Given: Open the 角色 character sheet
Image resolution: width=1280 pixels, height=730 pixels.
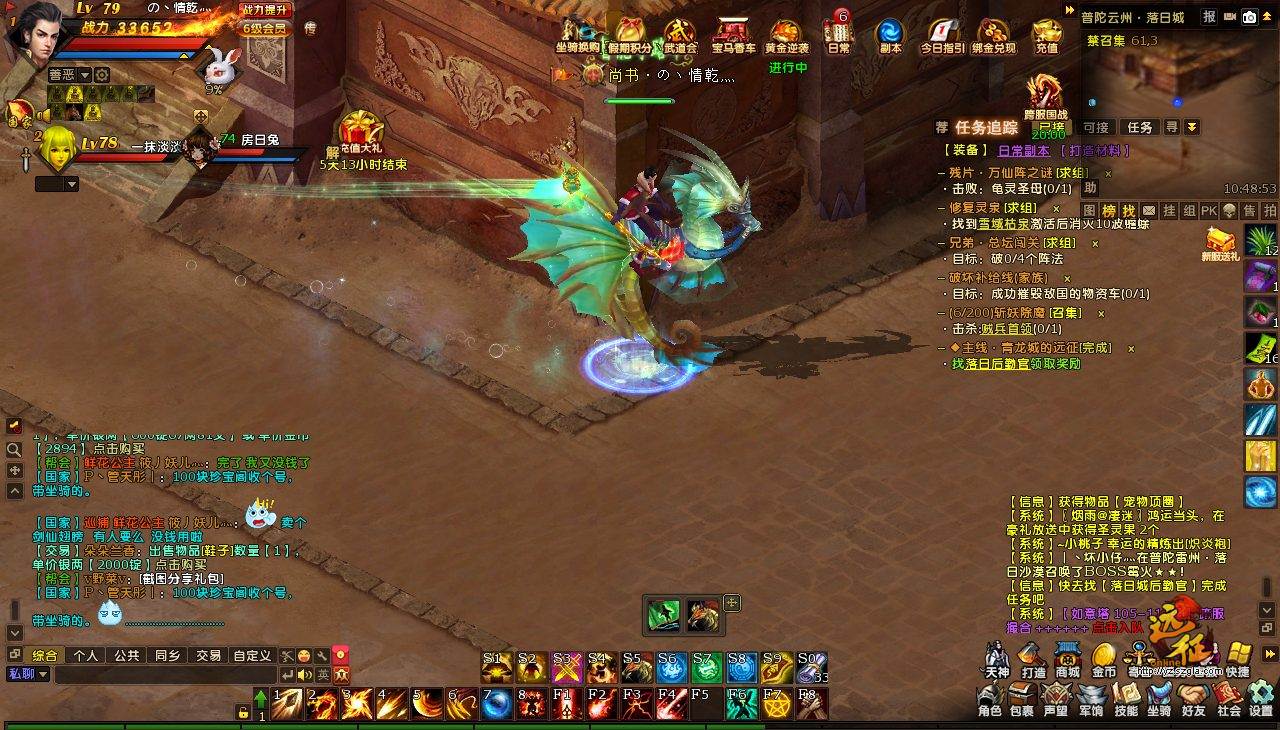Looking at the screenshot, I should tap(989, 697).
